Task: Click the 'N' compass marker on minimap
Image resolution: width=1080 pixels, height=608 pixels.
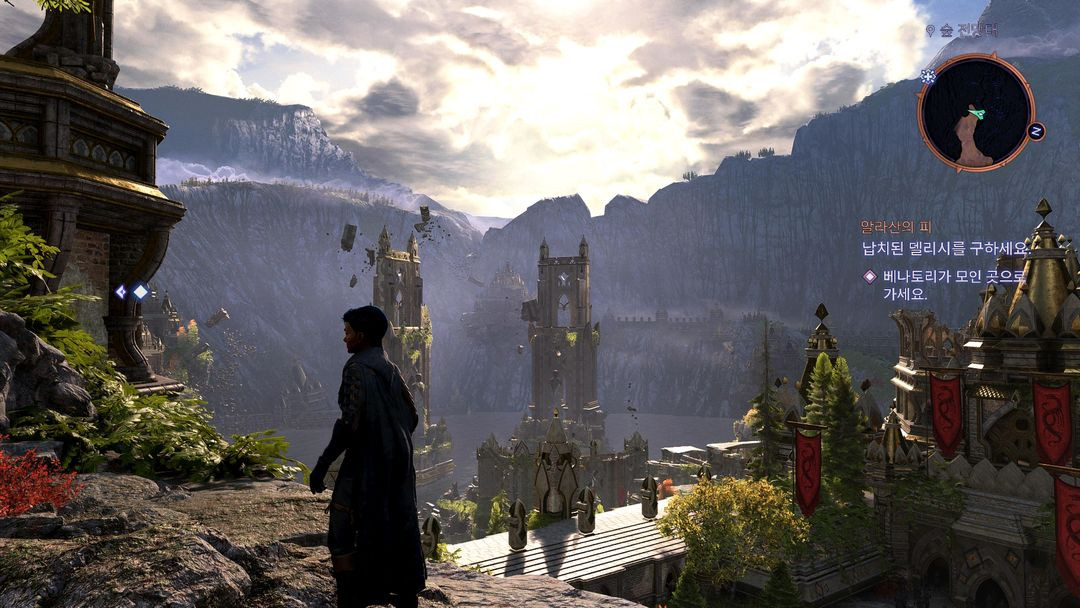Action: [x=1036, y=131]
